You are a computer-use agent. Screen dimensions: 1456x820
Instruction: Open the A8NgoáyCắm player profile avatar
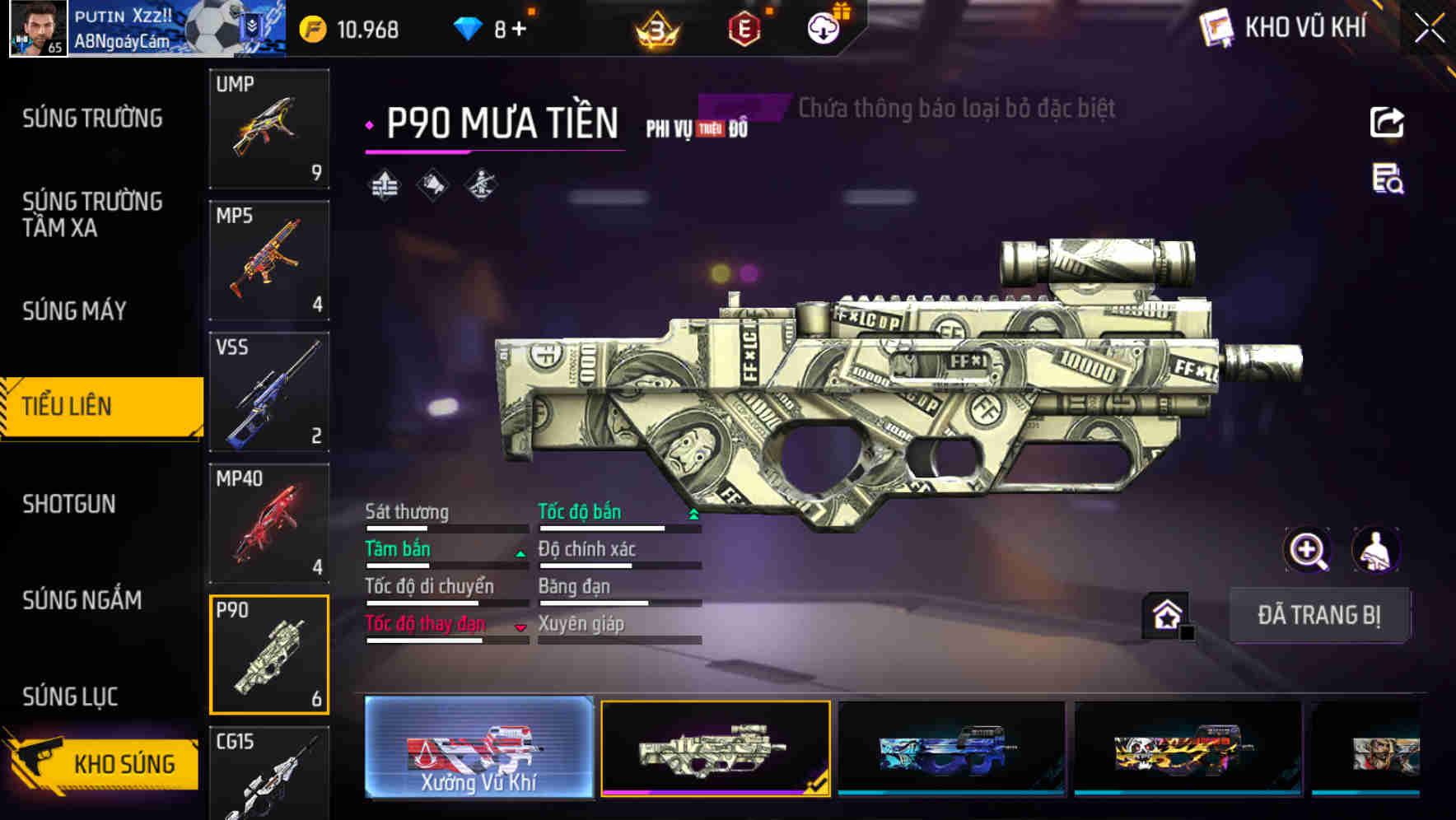pyautogui.click(x=38, y=27)
